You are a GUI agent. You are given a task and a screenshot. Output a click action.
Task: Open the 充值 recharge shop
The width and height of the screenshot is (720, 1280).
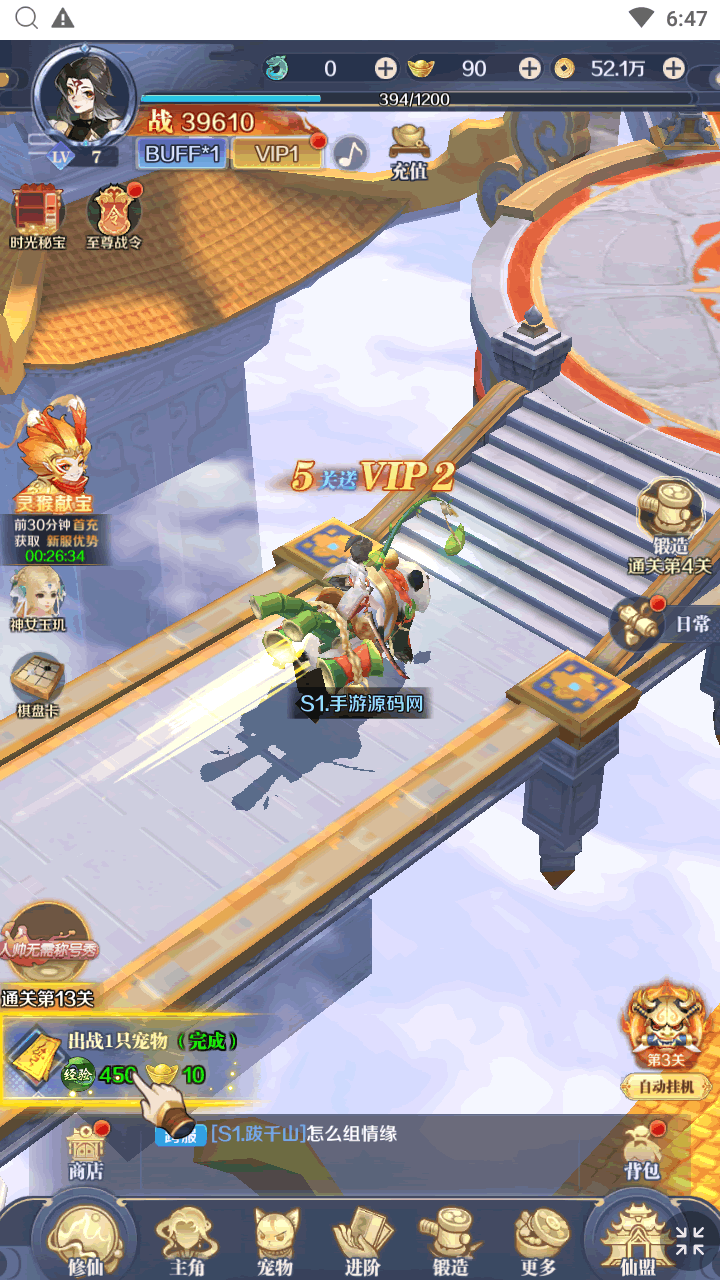(x=409, y=151)
